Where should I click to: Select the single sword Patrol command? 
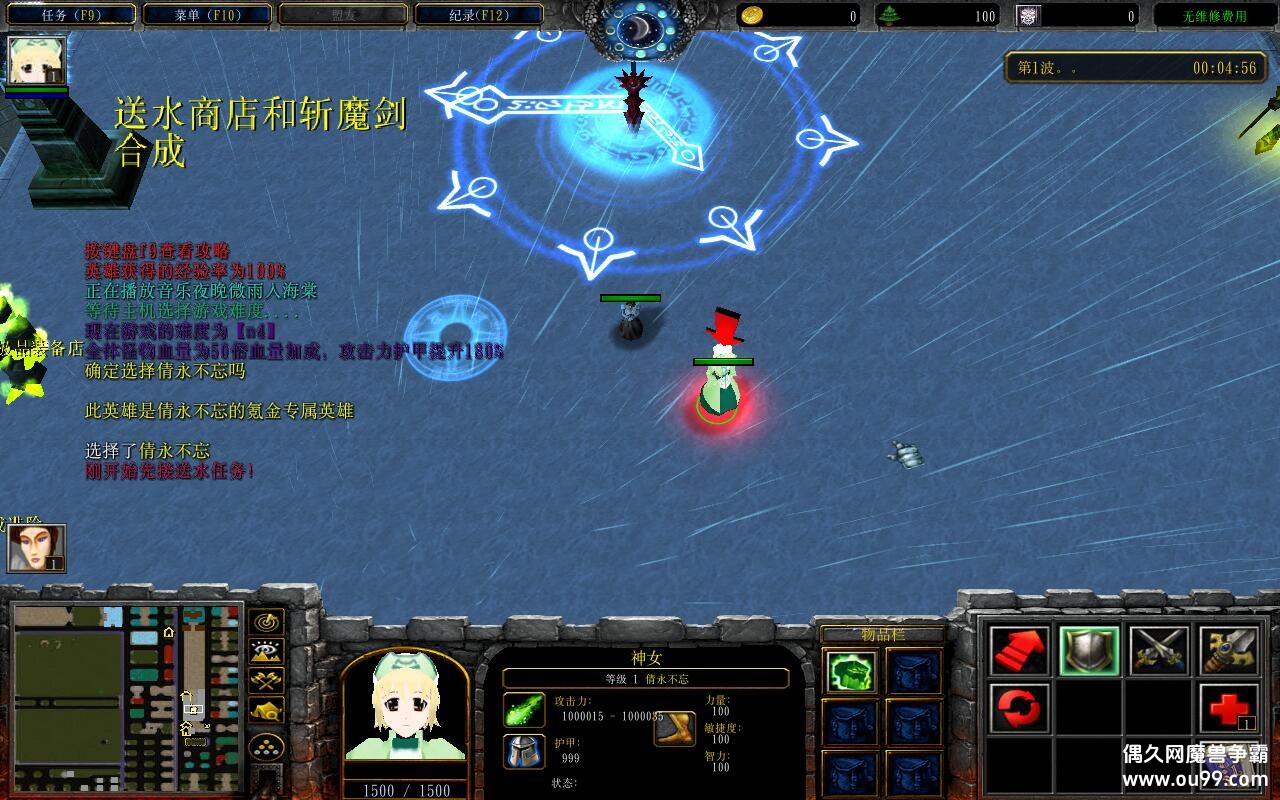click(x=1229, y=651)
